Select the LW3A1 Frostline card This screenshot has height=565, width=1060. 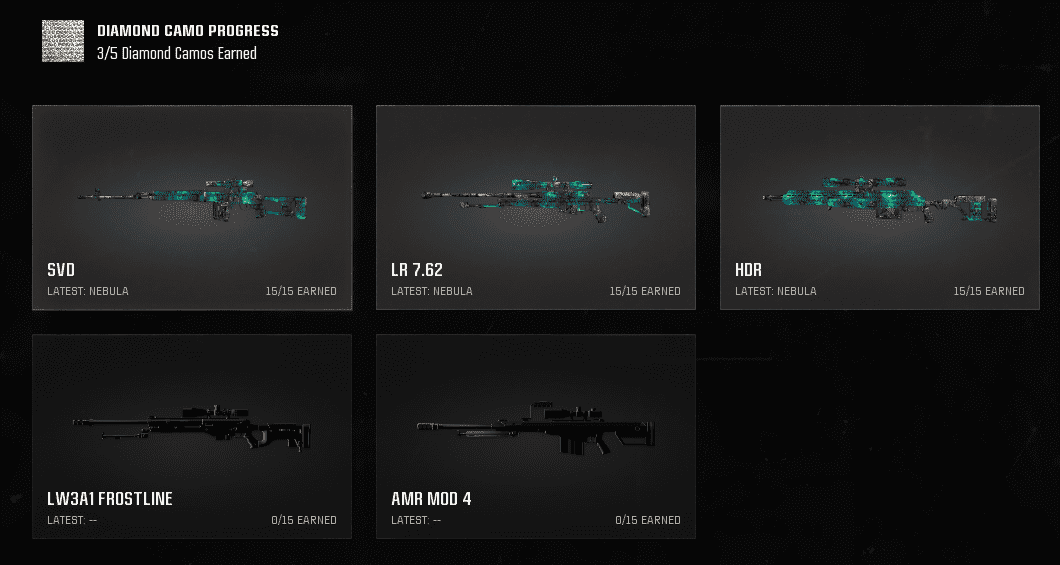(x=192, y=436)
